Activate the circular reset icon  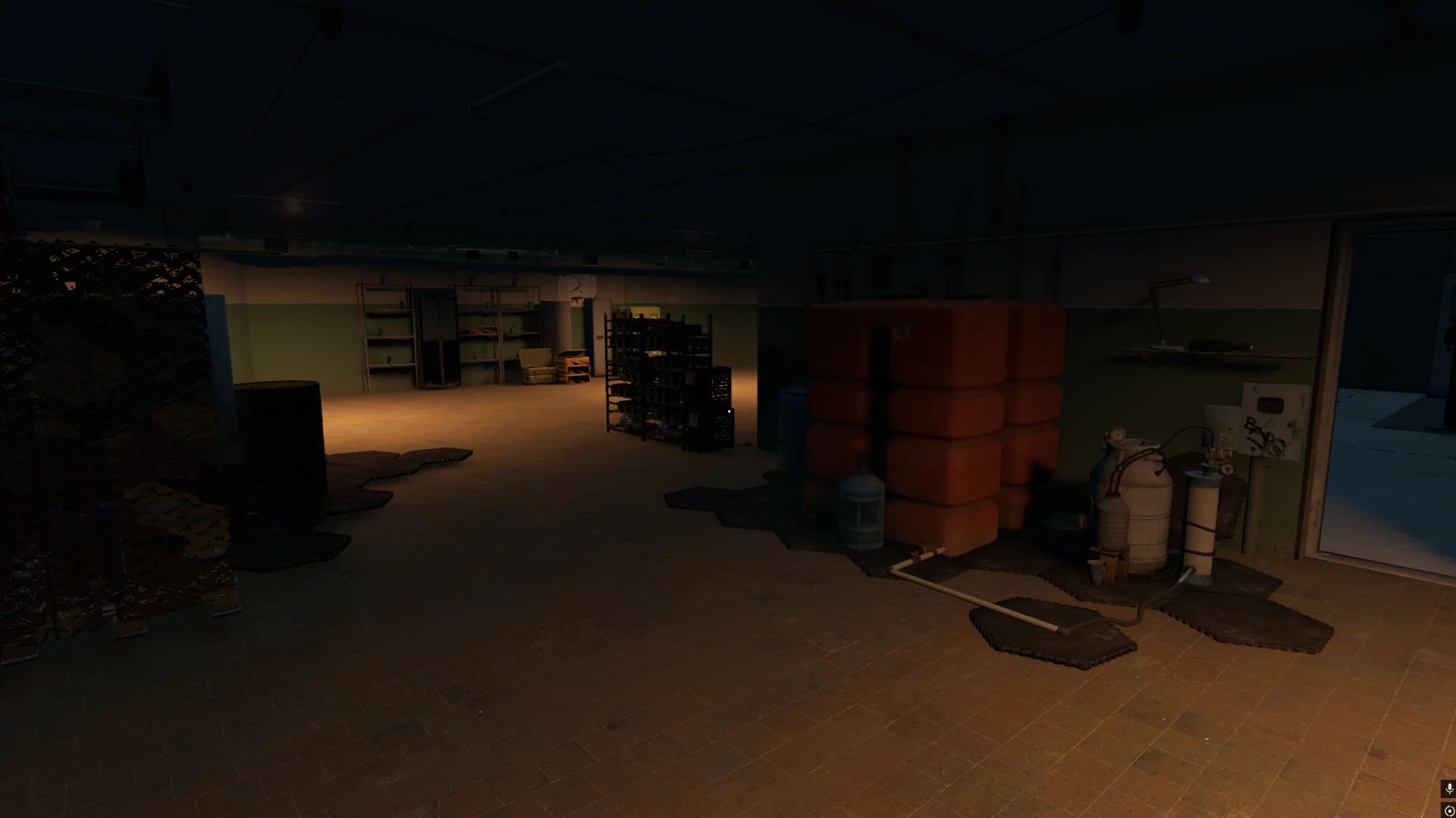[x=1449, y=809]
